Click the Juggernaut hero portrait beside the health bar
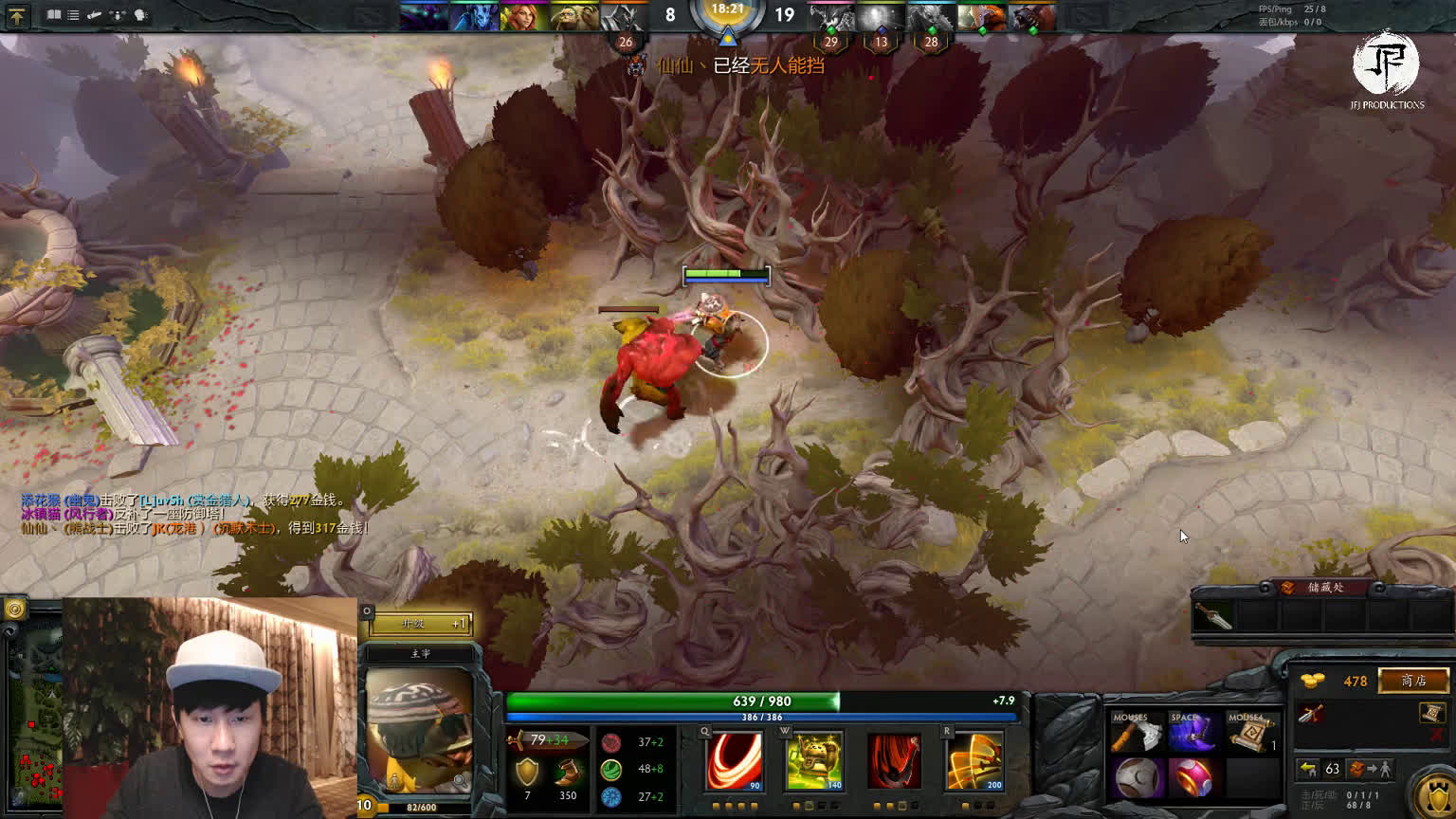Viewport: 1456px width, 819px height. tap(419, 730)
